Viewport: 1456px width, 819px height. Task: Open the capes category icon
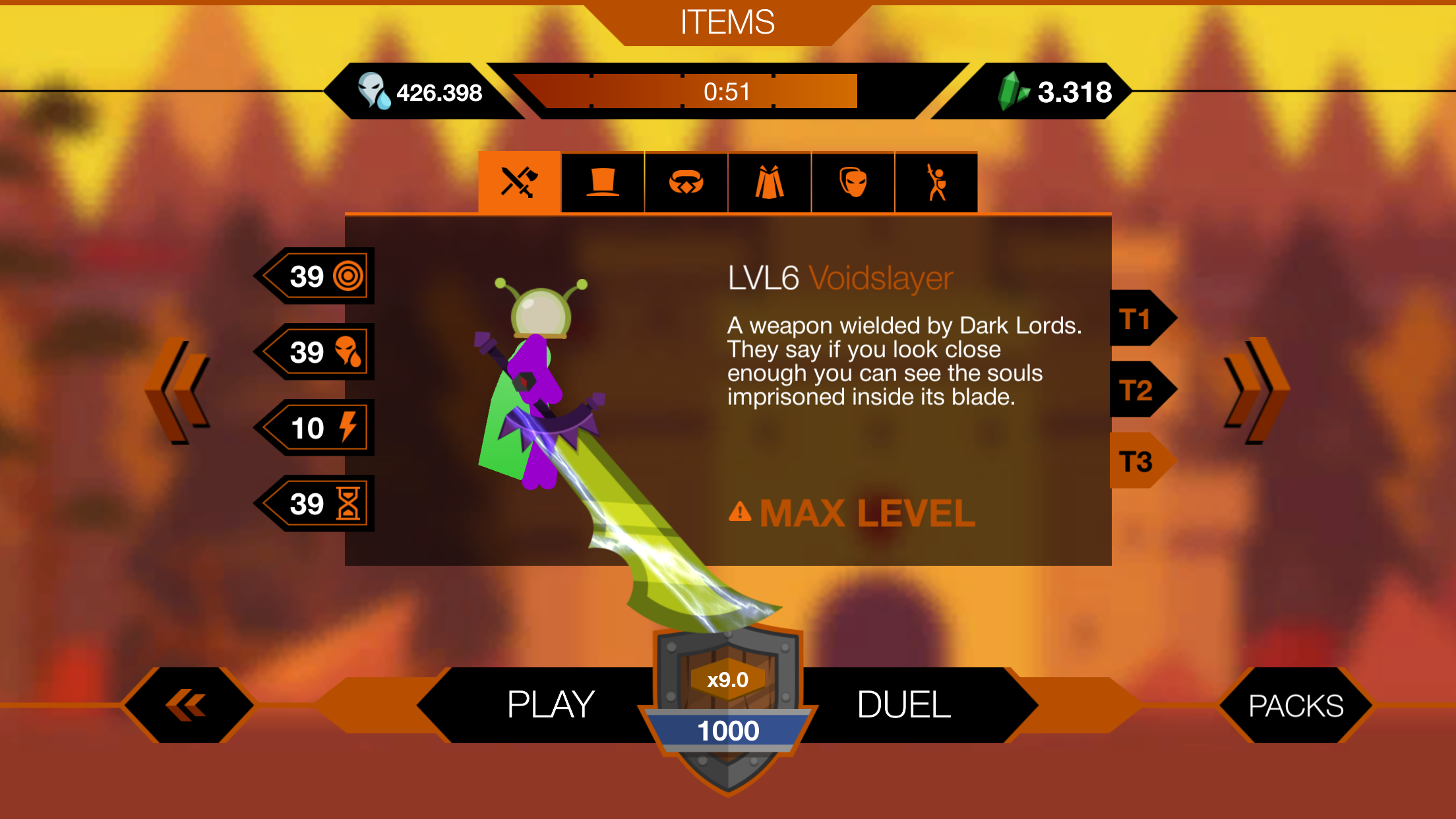click(769, 181)
